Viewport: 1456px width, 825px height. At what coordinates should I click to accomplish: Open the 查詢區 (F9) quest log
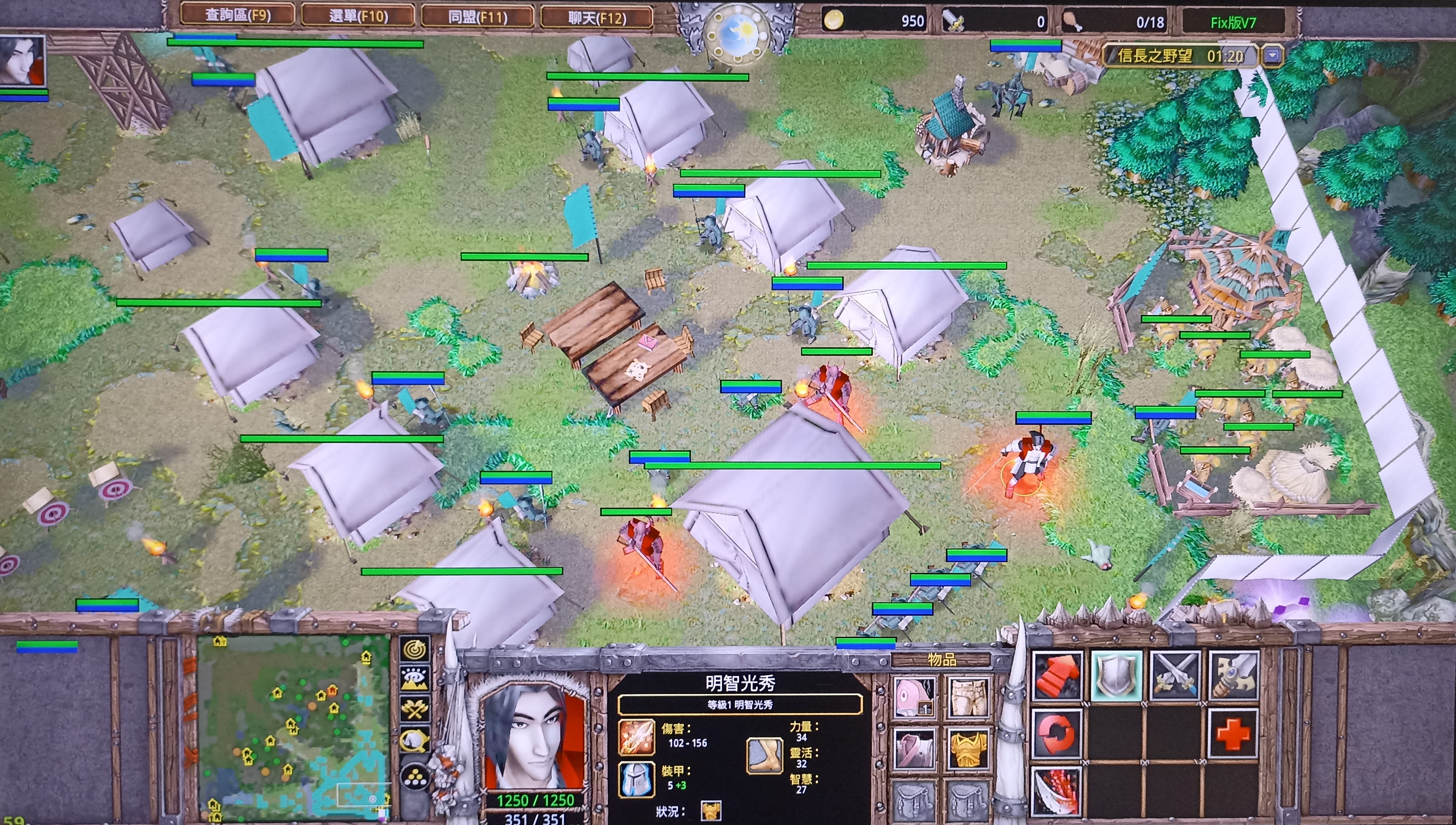point(237,15)
